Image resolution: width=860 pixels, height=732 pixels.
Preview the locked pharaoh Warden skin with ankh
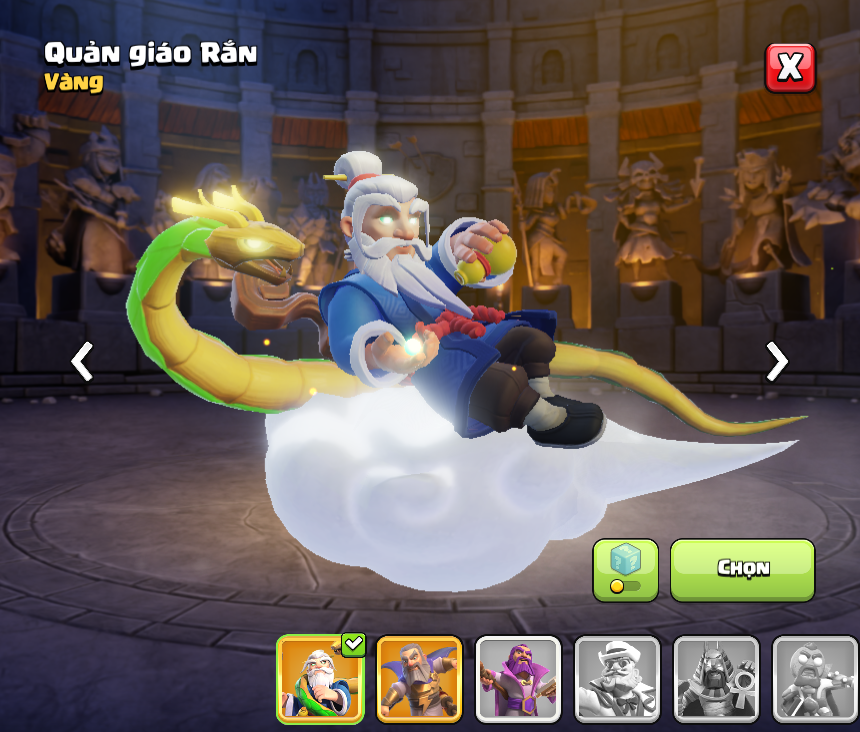(x=716, y=679)
